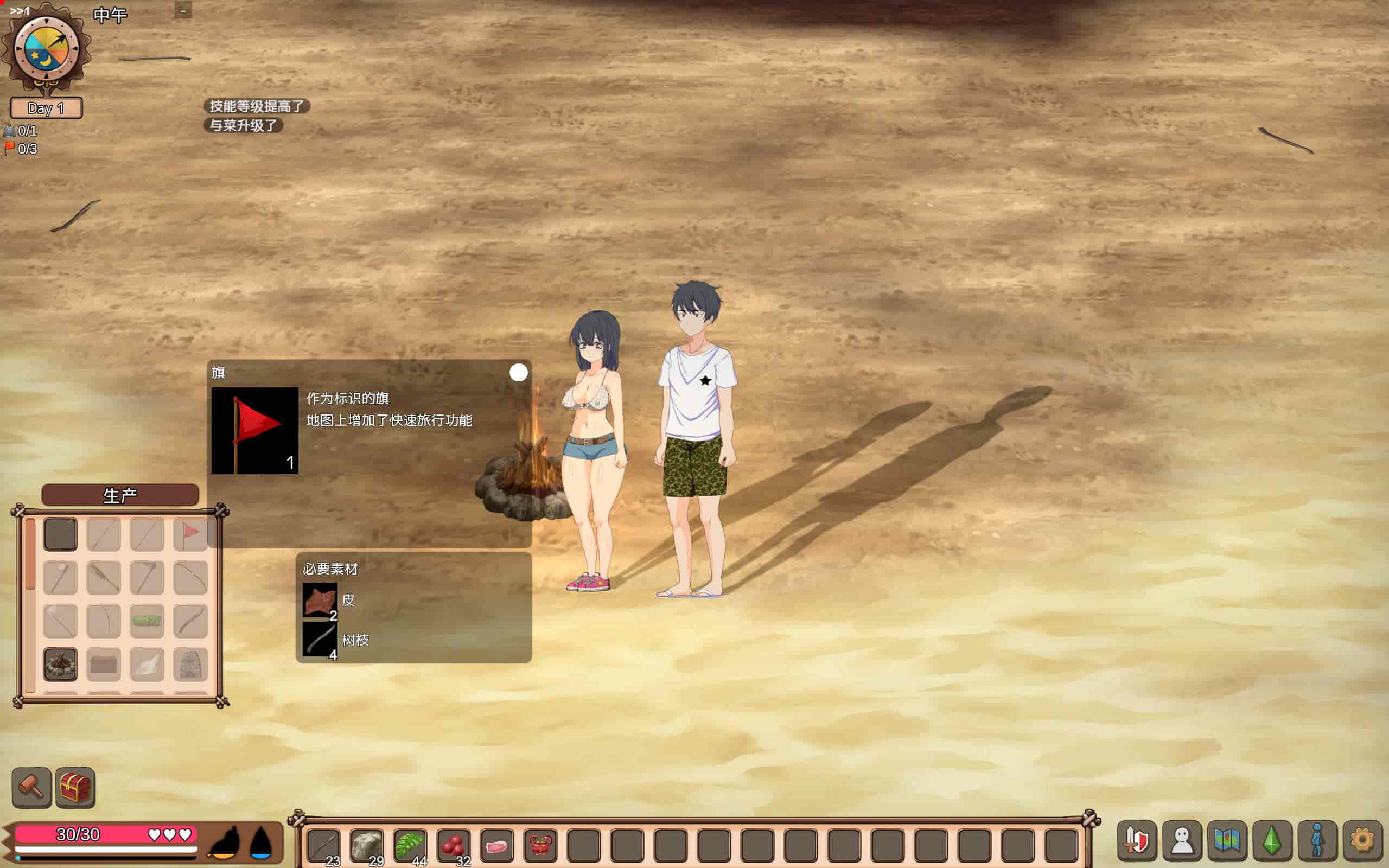Select the green leaves hotbar slot
Image resolution: width=1389 pixels, height=868 pixels.
point(410,845)
